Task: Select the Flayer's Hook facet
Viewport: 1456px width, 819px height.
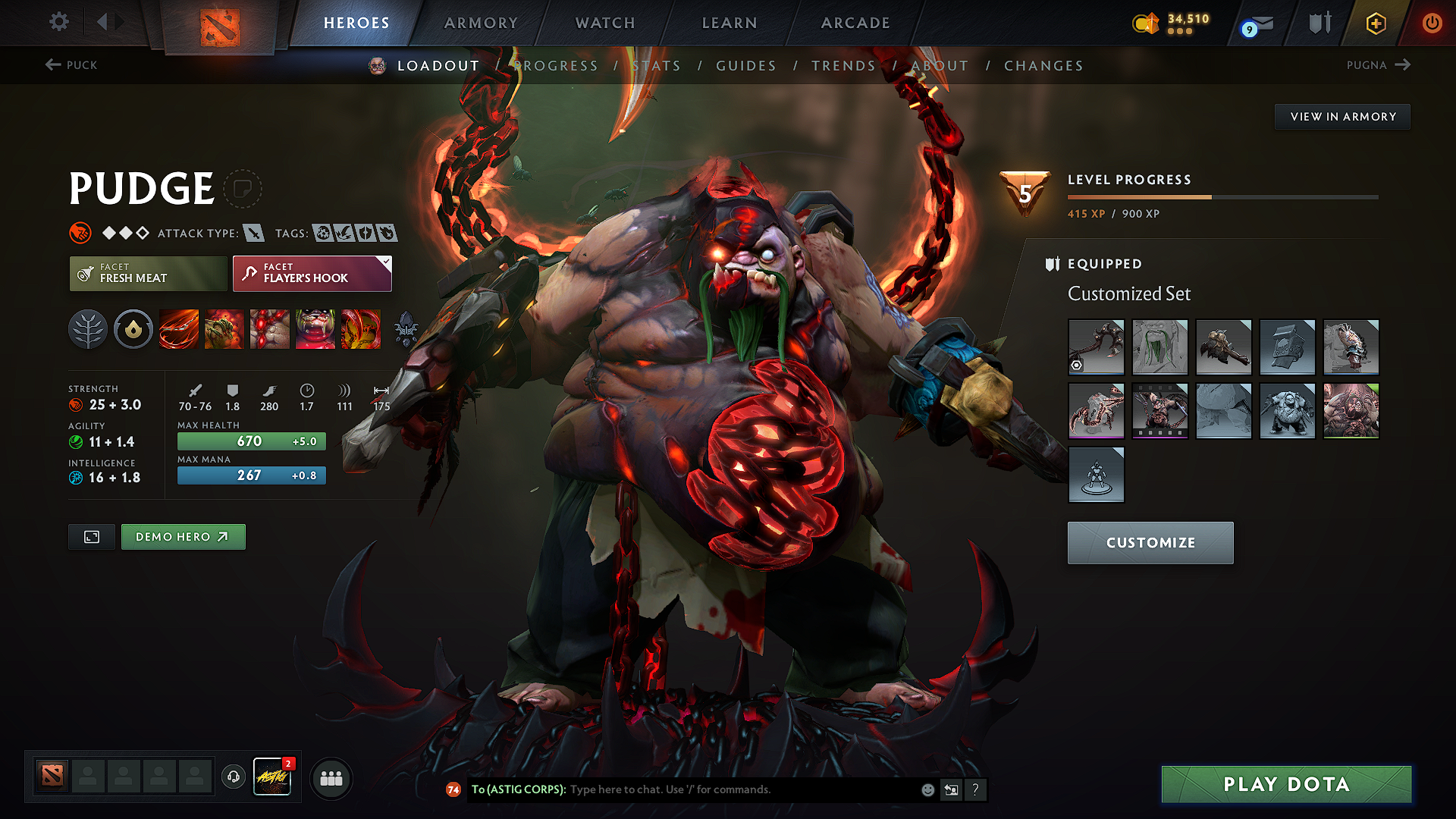Action: click(311, 274)
